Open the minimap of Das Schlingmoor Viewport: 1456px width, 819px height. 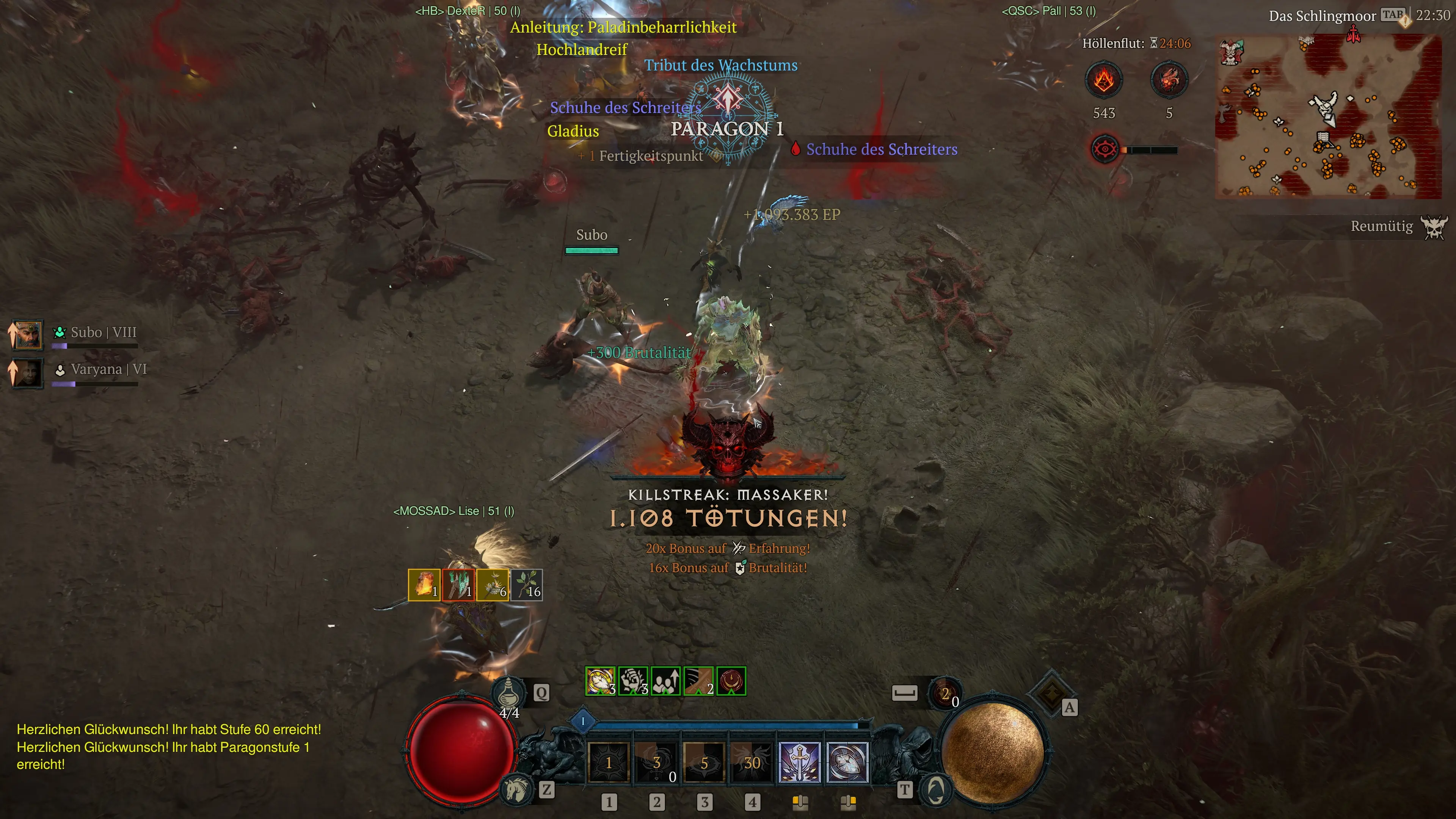[1328, 116]
